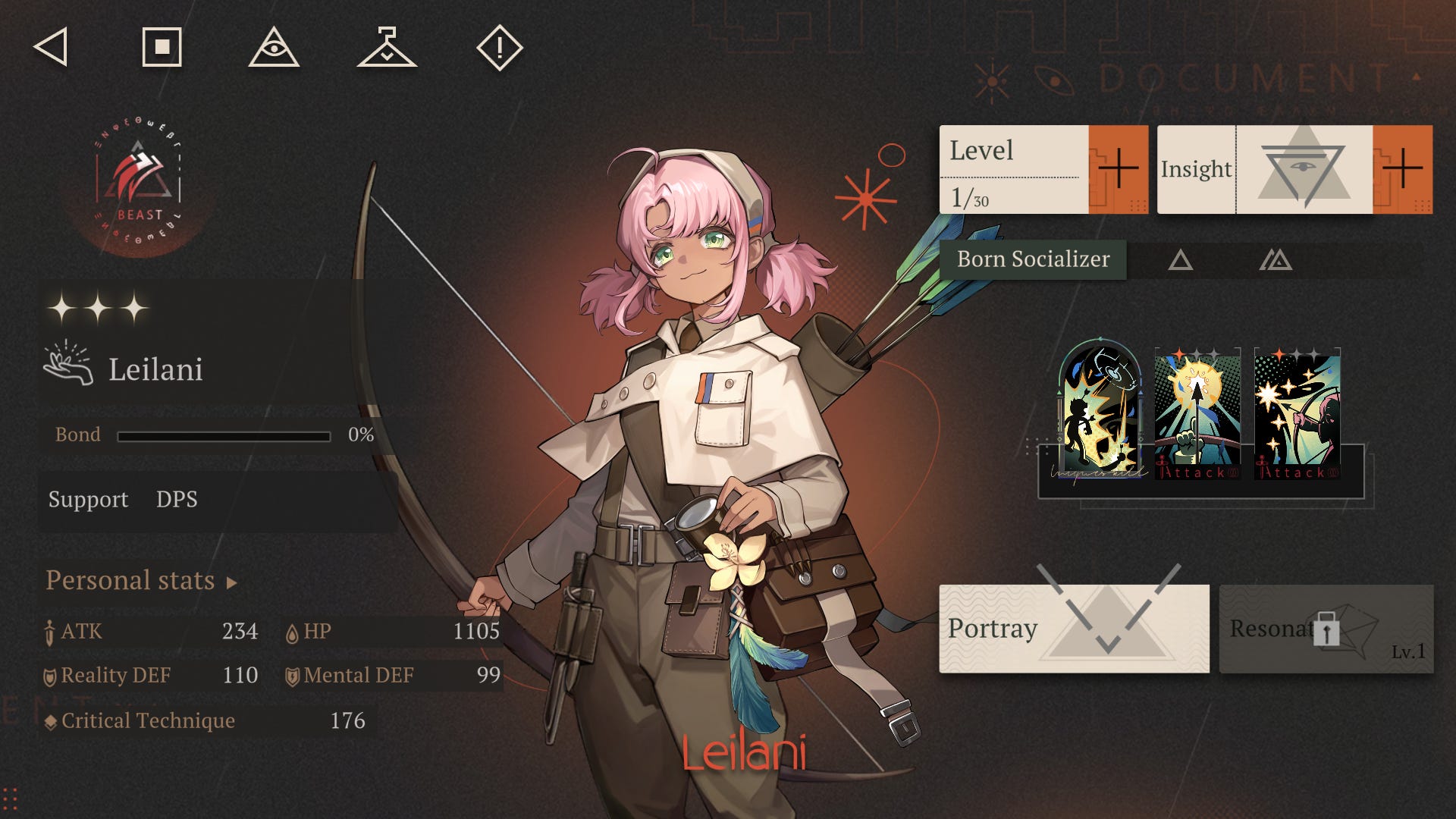Open Leilani's Bond progress bar
This screenshot has height=819, width=1456.
(224, 436)
